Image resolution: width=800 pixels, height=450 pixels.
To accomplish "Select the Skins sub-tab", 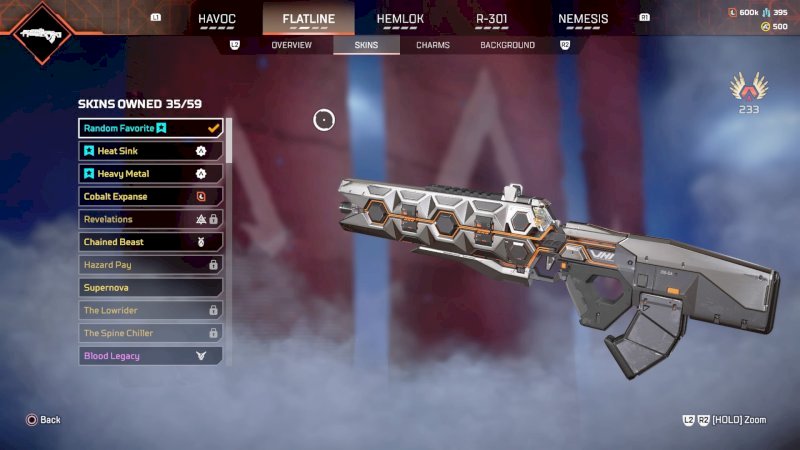I will point(366,45).
